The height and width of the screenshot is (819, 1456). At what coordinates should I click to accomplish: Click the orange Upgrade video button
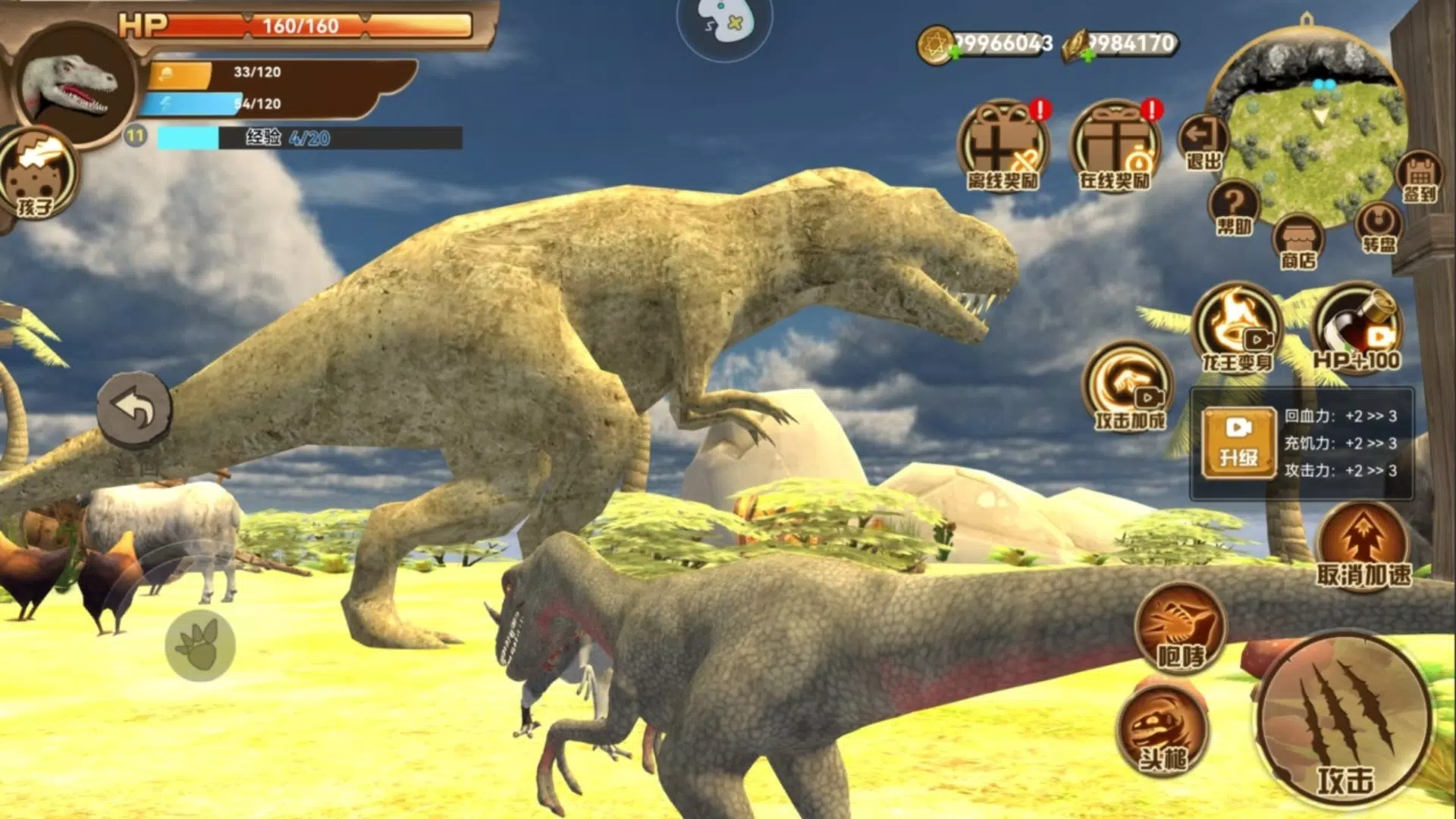pyautogui.click(x=1238, y=443)
